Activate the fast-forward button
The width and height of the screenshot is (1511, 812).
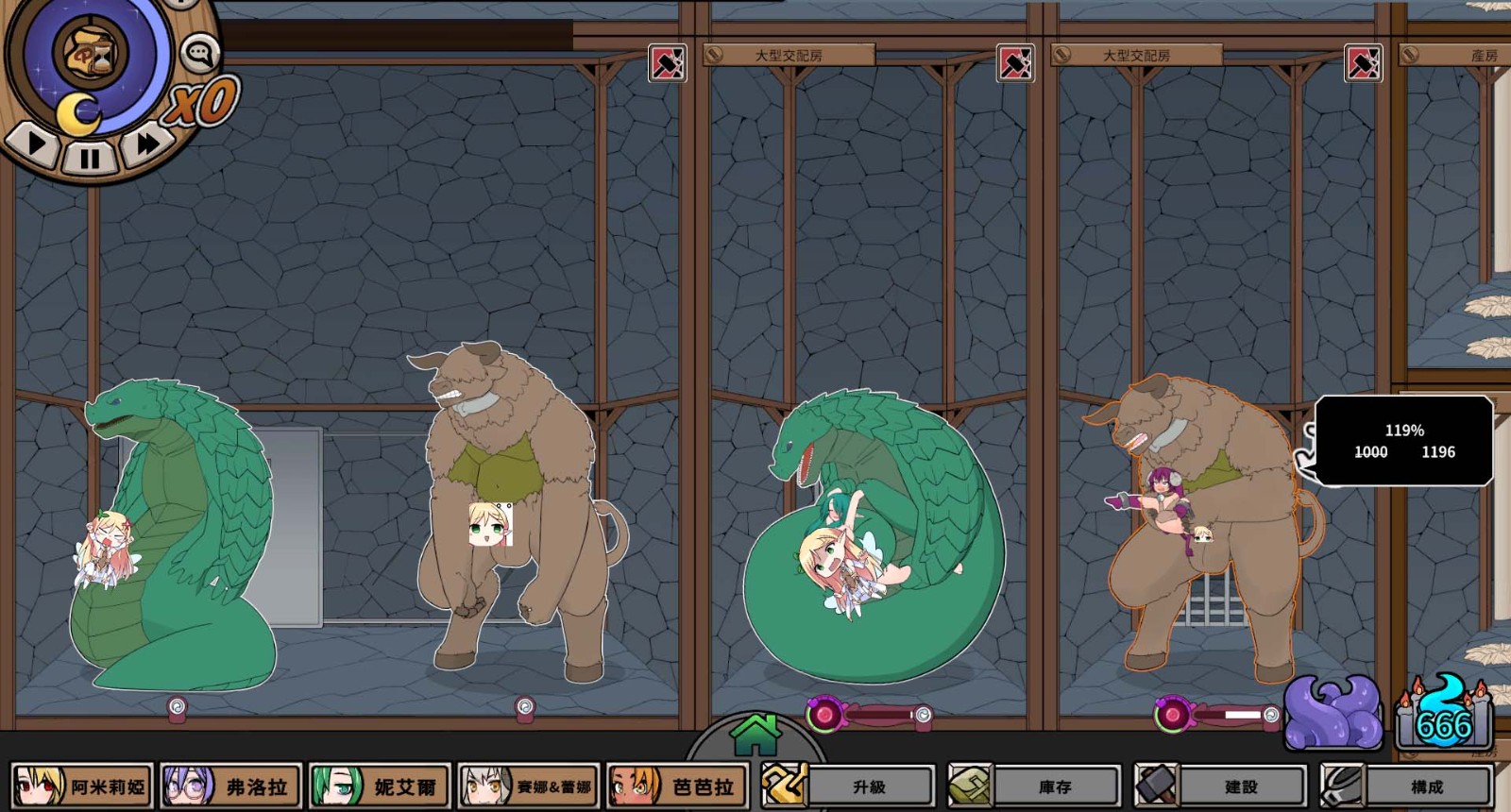click(x=147, y=144)
